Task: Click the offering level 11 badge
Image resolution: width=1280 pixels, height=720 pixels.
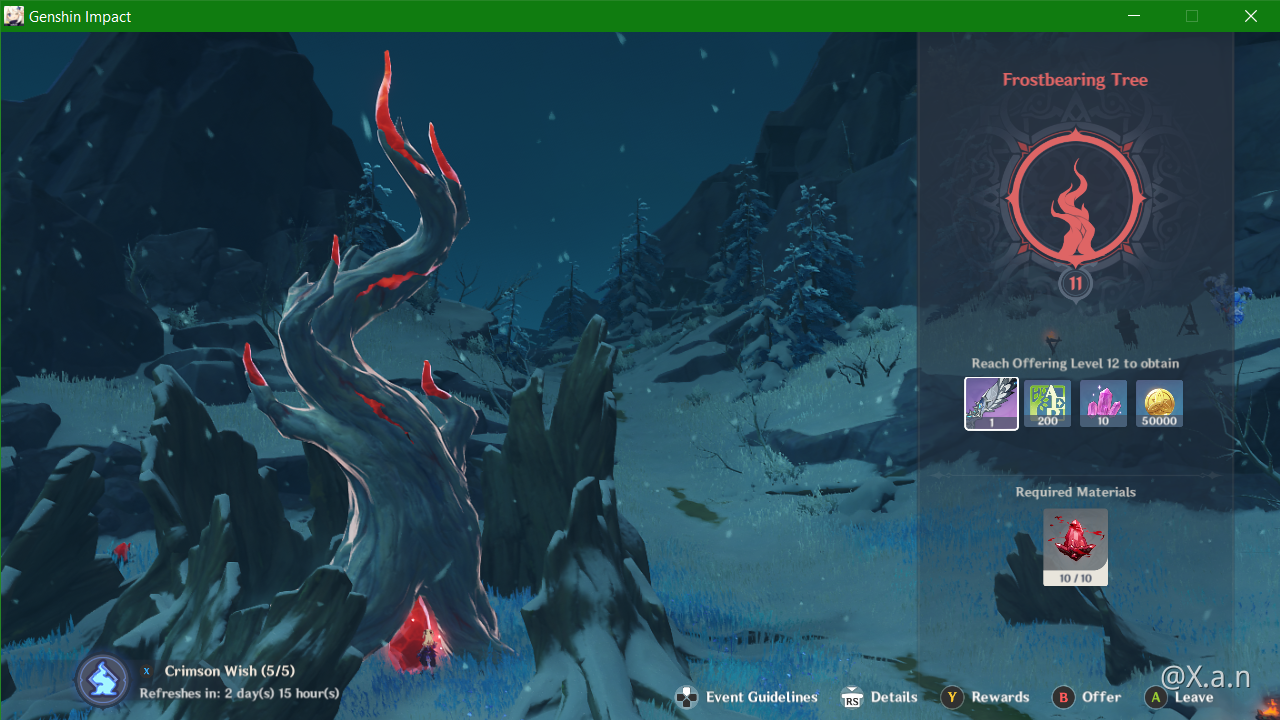Action: 1075,283
